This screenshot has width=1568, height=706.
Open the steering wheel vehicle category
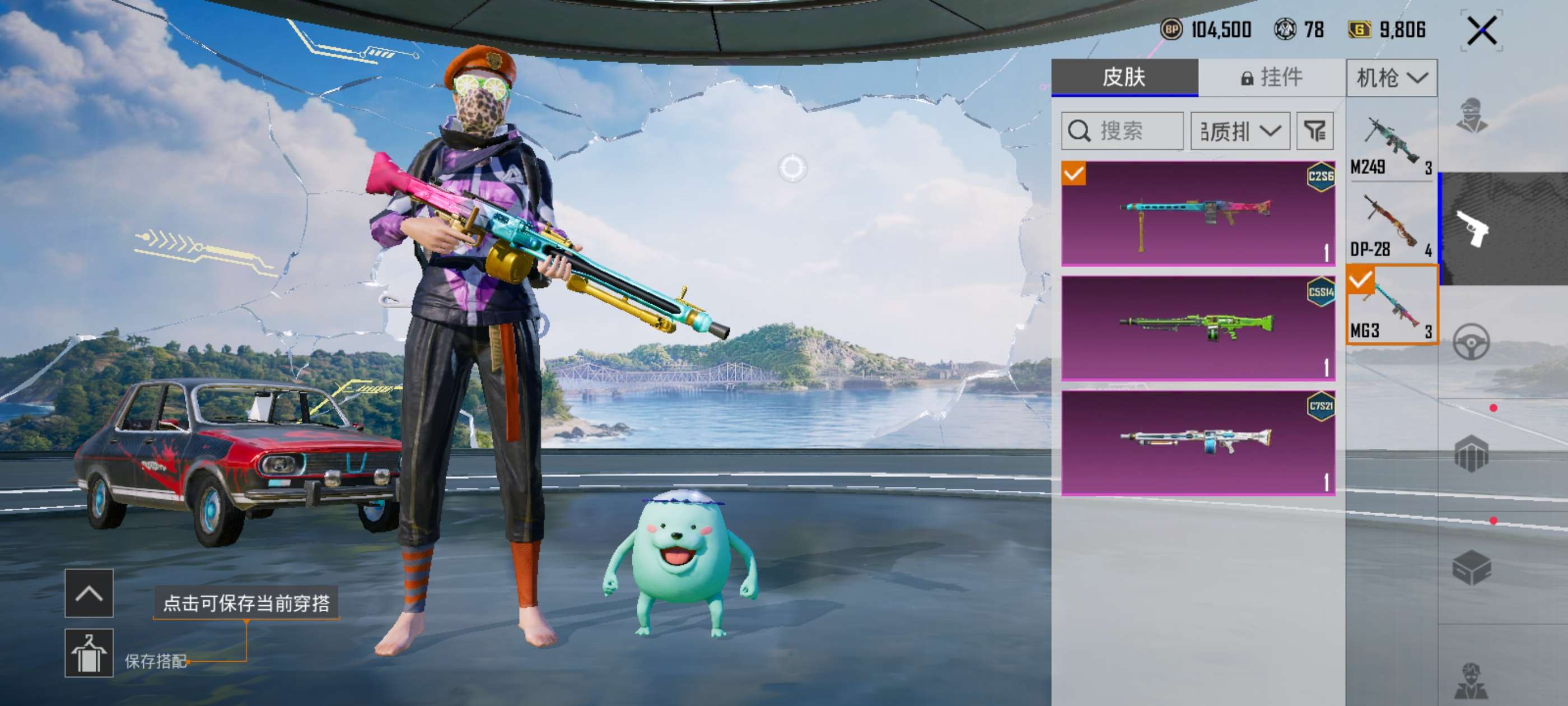[x=1472, y=341]
